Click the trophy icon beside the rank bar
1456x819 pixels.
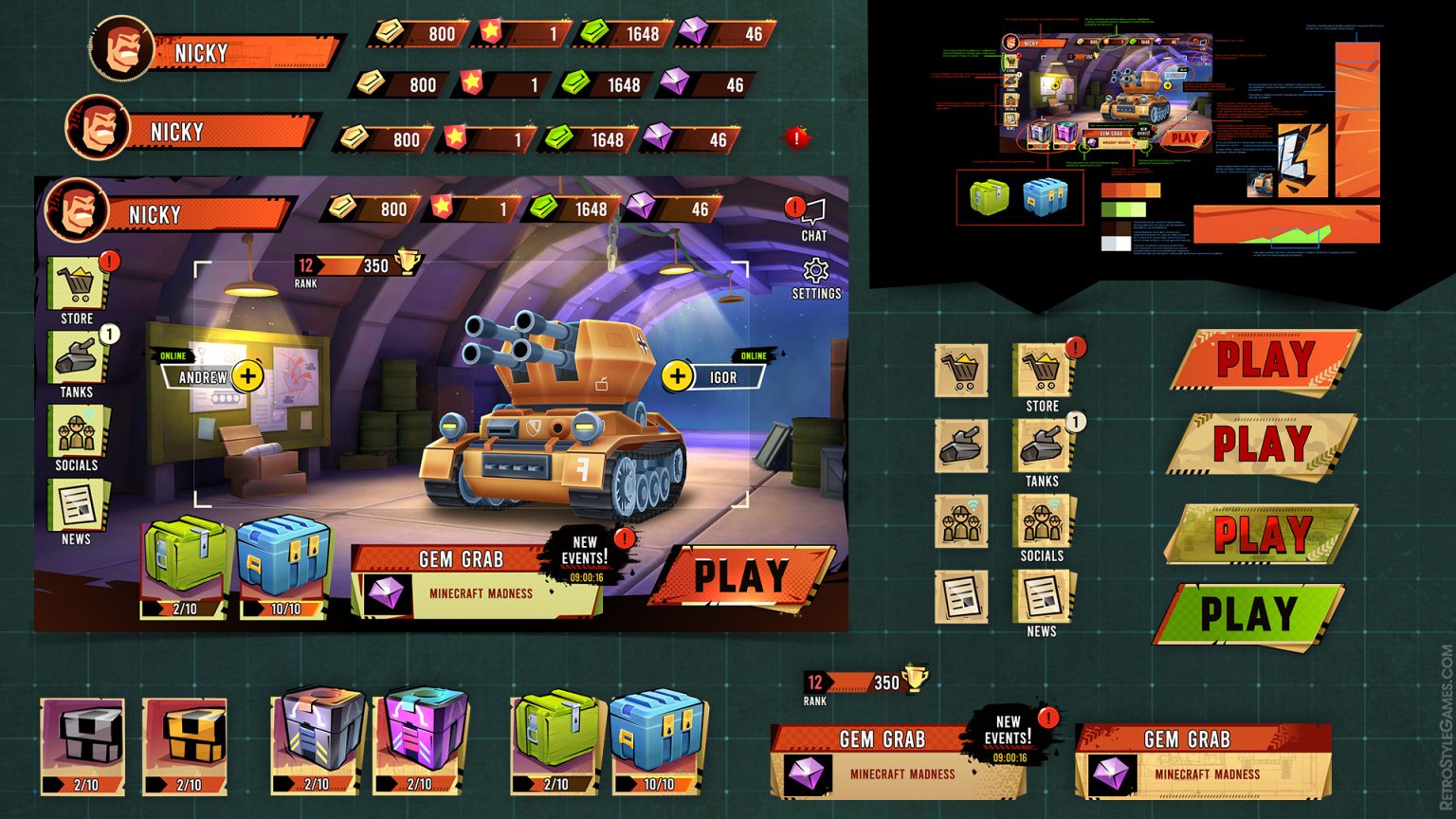[408, 263]
